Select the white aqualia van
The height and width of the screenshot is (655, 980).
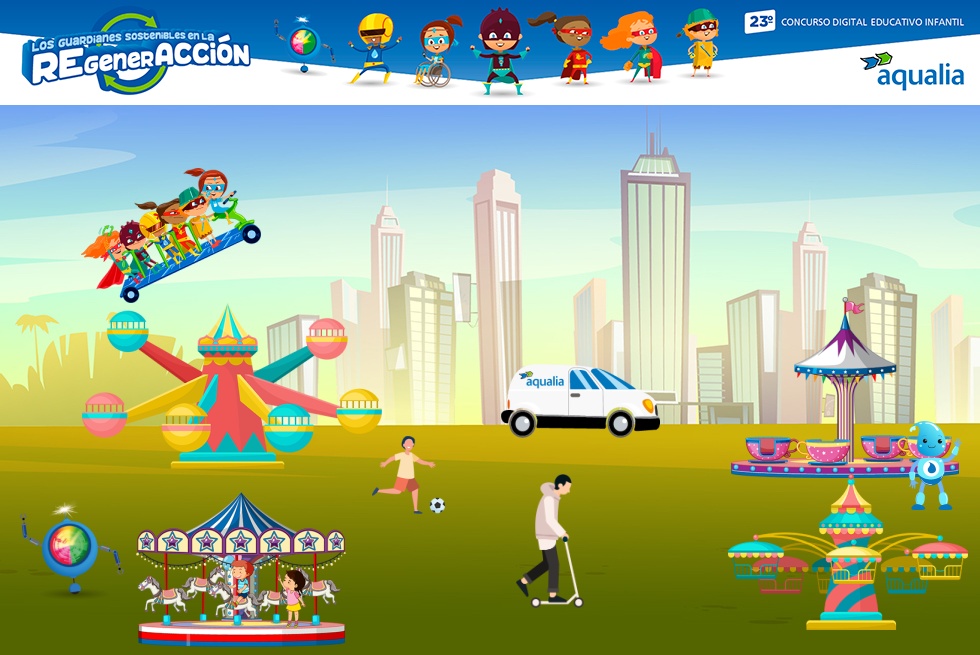point(580,398)
